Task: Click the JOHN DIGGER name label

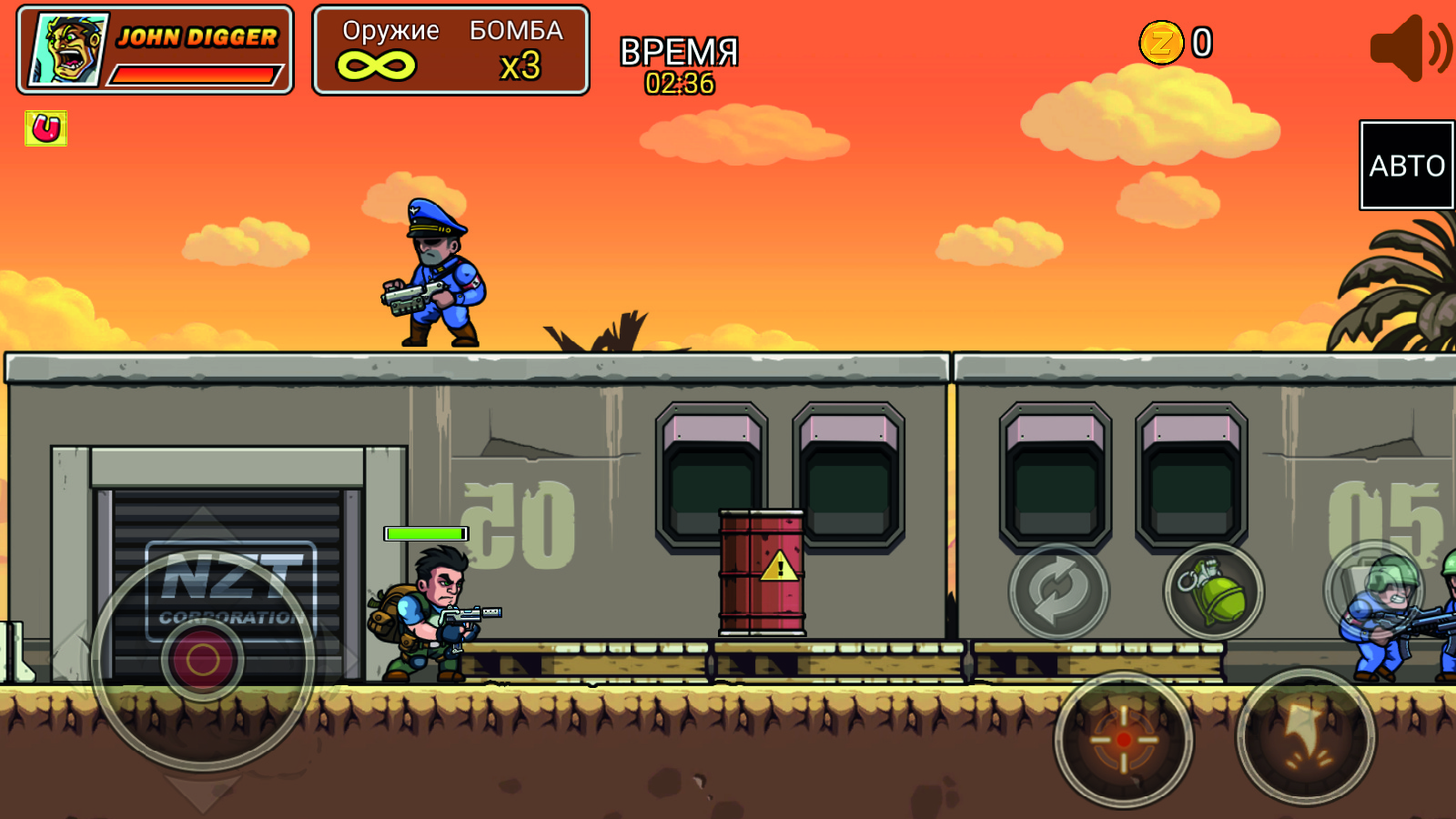Action: pos(196,37)
